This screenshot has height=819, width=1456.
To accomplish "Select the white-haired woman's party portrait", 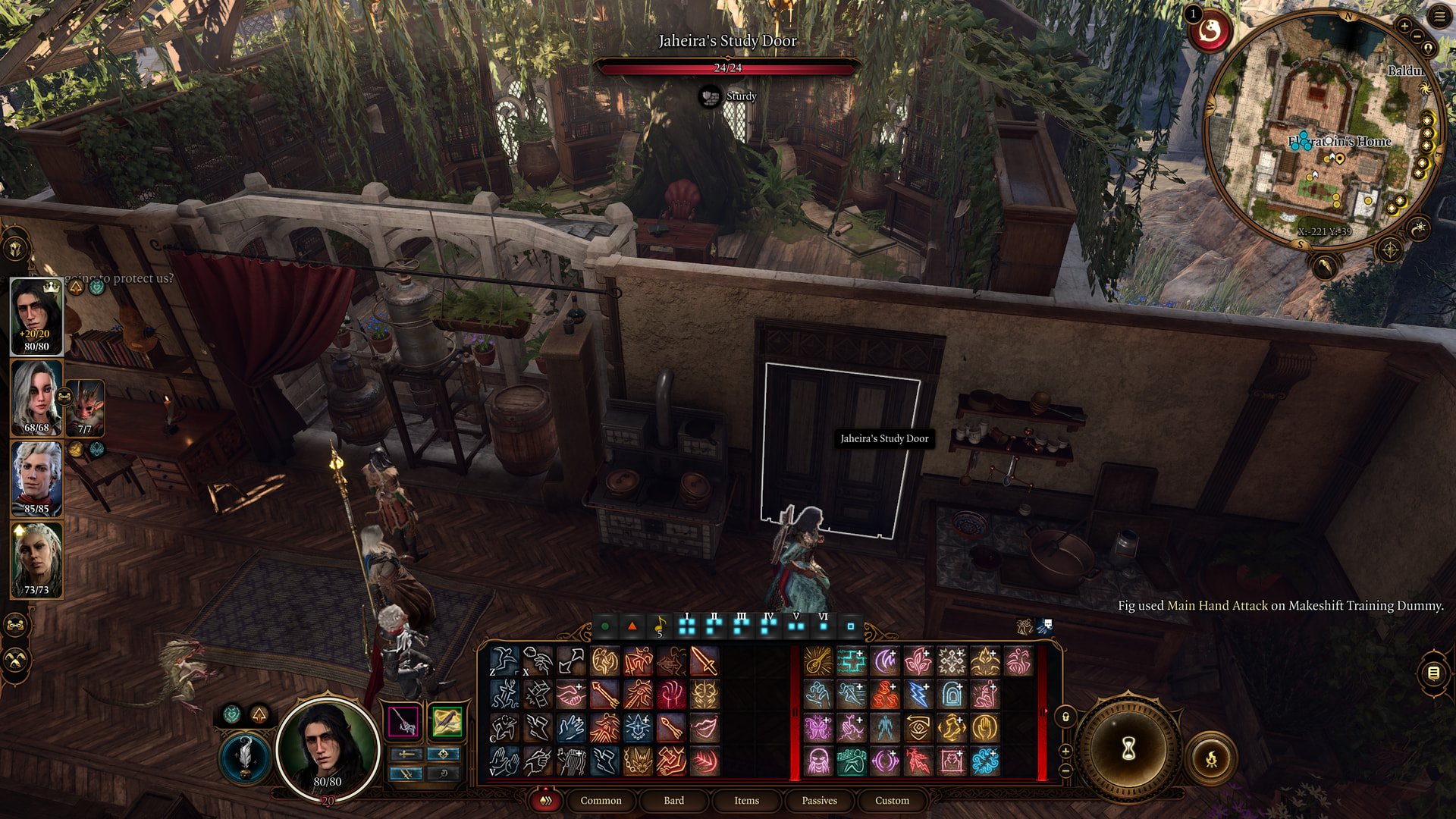I will [x=36, y=397].
